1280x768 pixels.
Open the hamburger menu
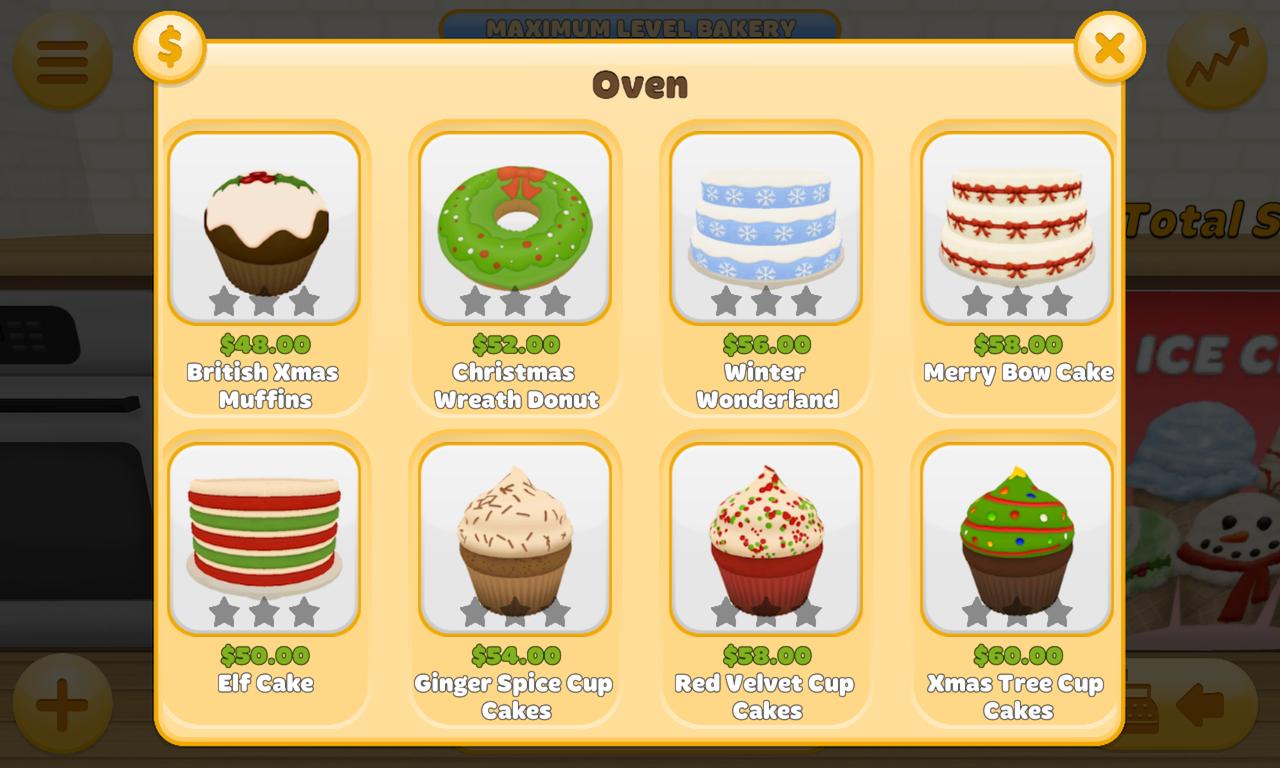60,60
